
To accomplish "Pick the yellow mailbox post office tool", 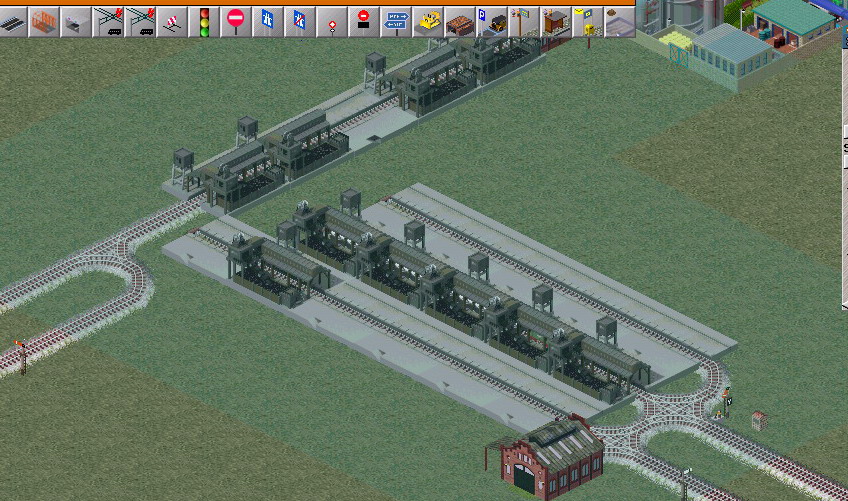I will point(587,22).
